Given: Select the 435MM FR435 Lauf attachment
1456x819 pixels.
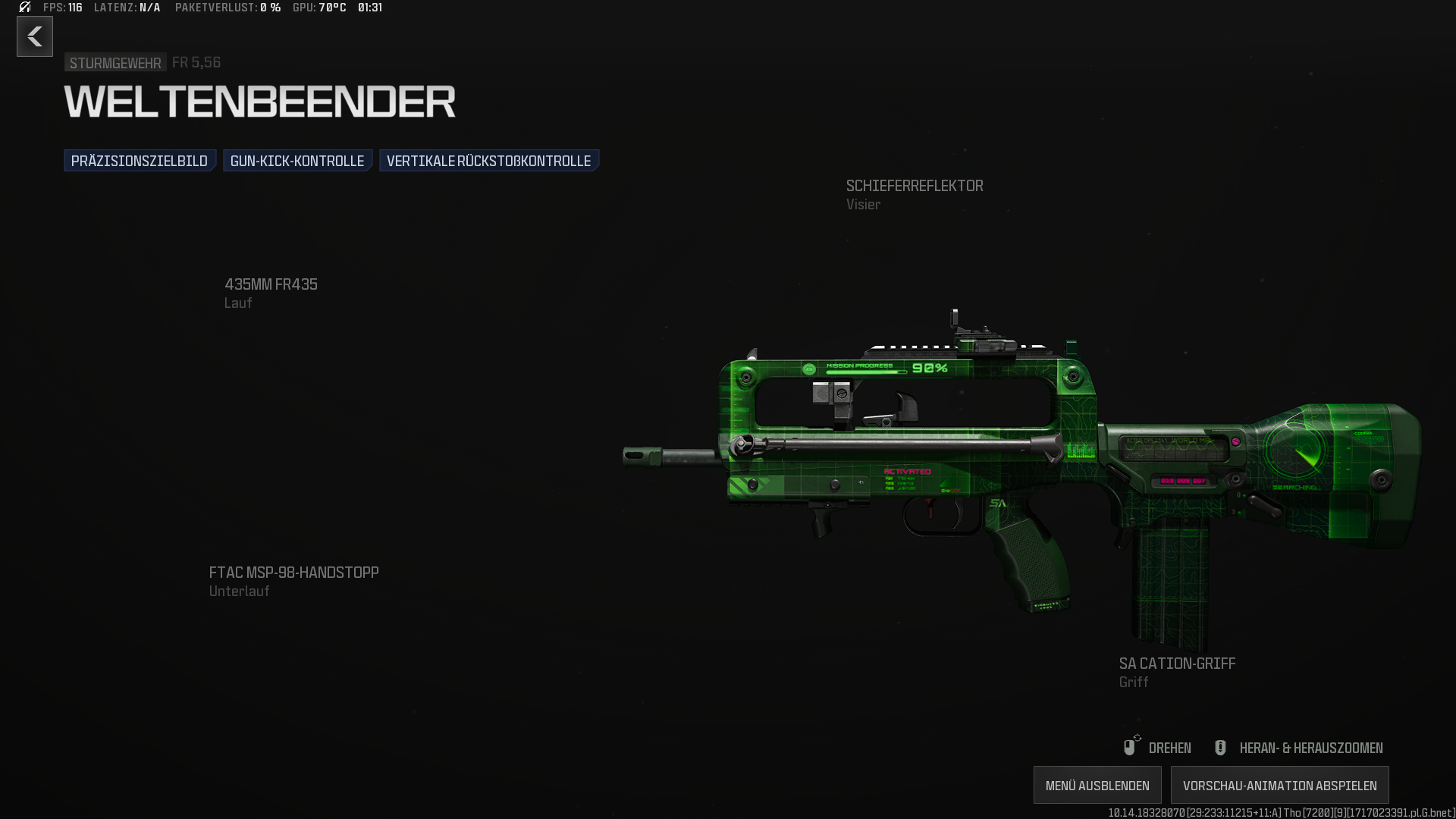Looking at the screenshot, I should pyautogui.click(x=271, y=293).
